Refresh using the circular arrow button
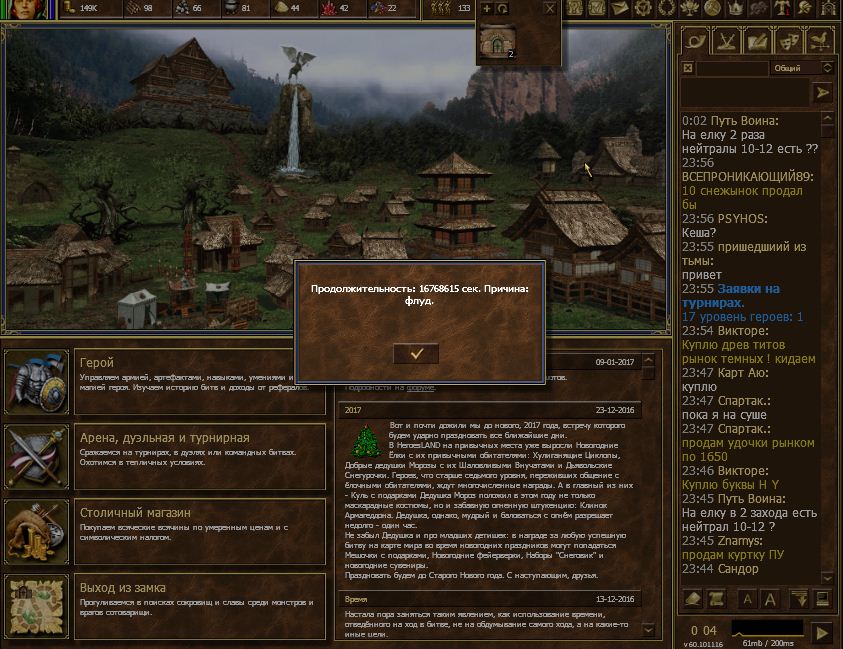Screen dimensions: 843x649 coord(501,8)
